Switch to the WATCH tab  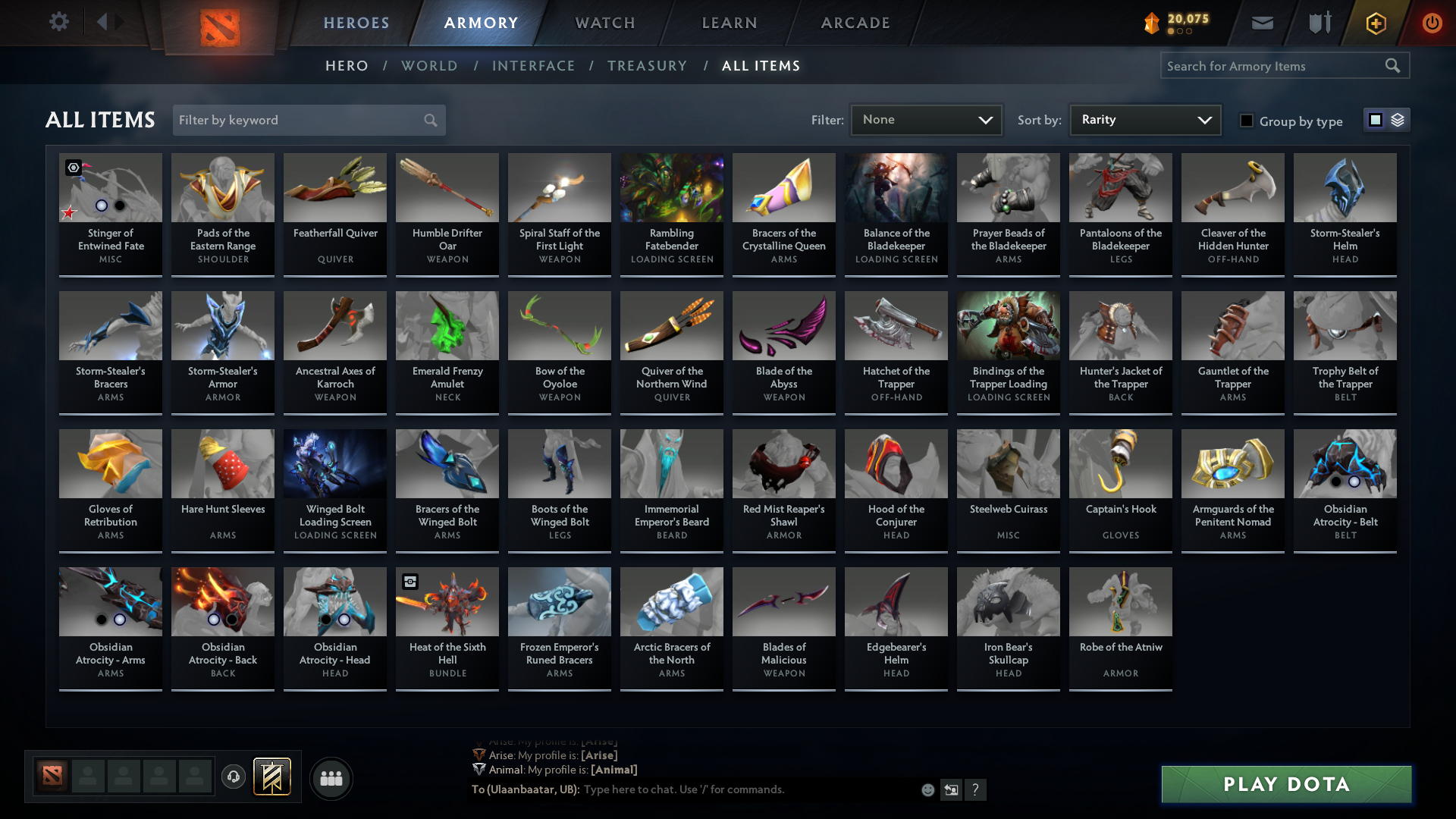604,23
